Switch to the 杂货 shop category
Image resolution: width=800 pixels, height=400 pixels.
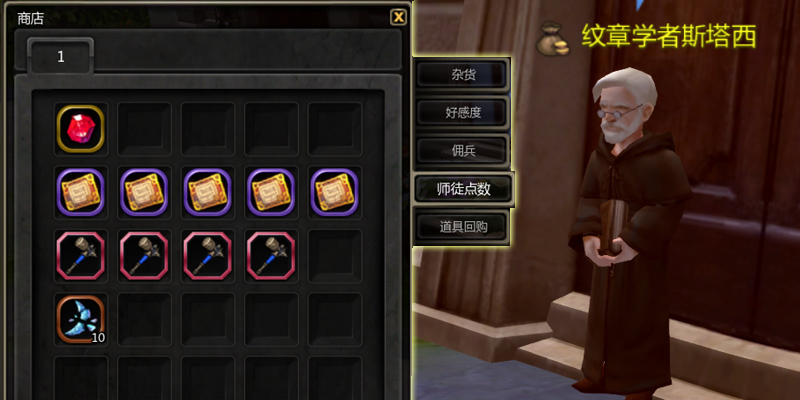[462, 74]
